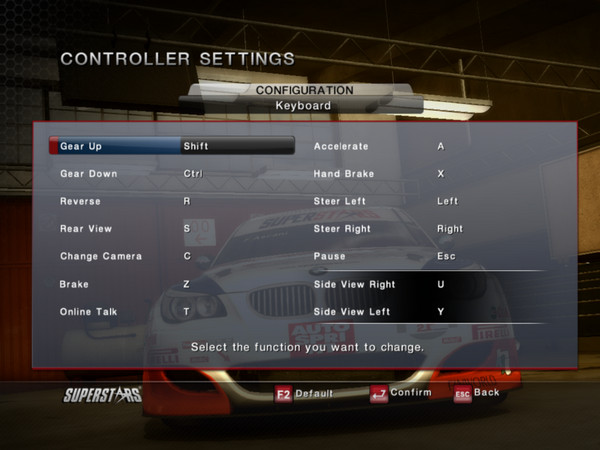Screen dimensions: 600x450
Task: Choose the Side View Right binding
Action: [425, 285]
